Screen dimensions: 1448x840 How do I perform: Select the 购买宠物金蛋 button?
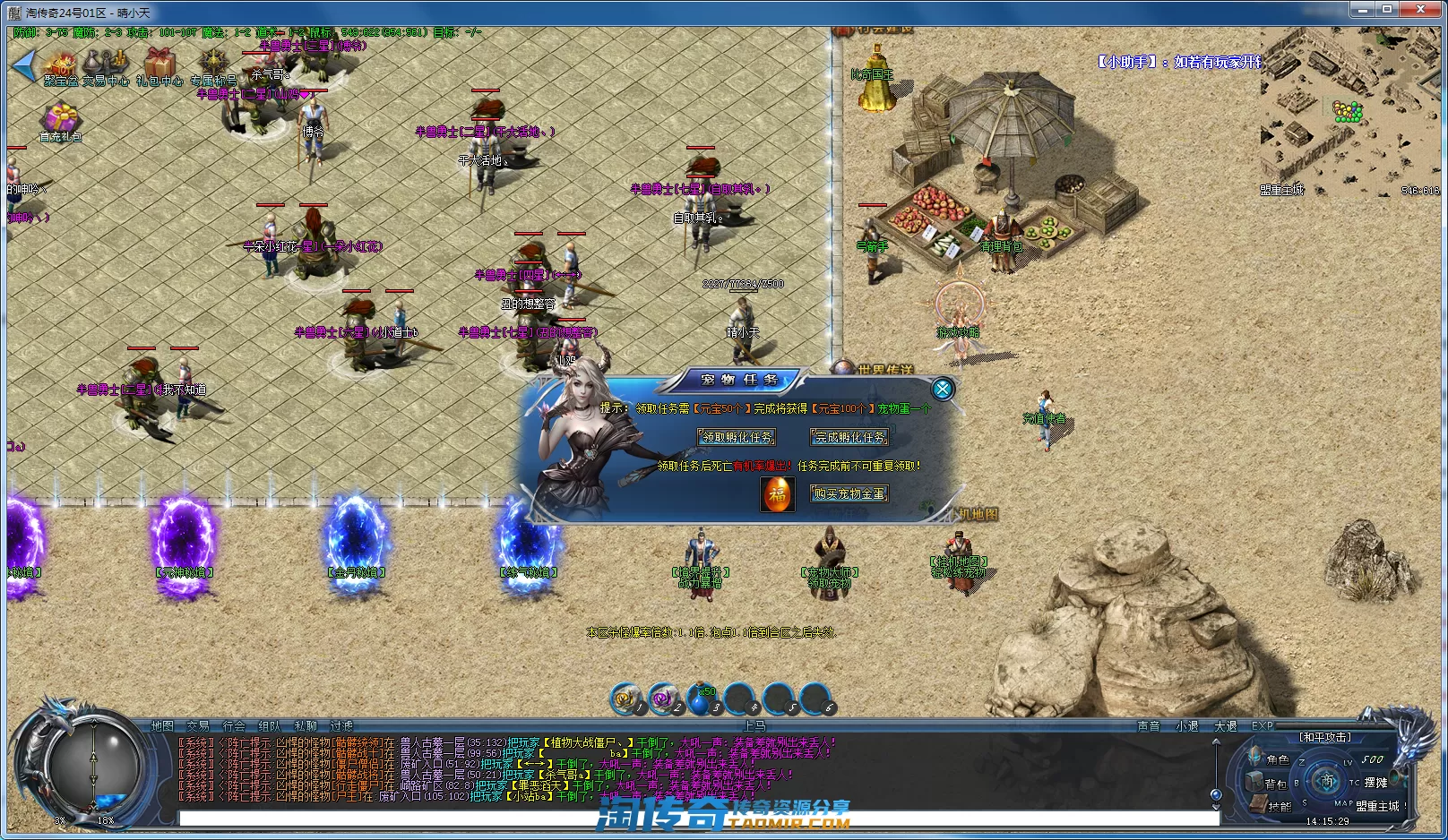tap(849, 493)
